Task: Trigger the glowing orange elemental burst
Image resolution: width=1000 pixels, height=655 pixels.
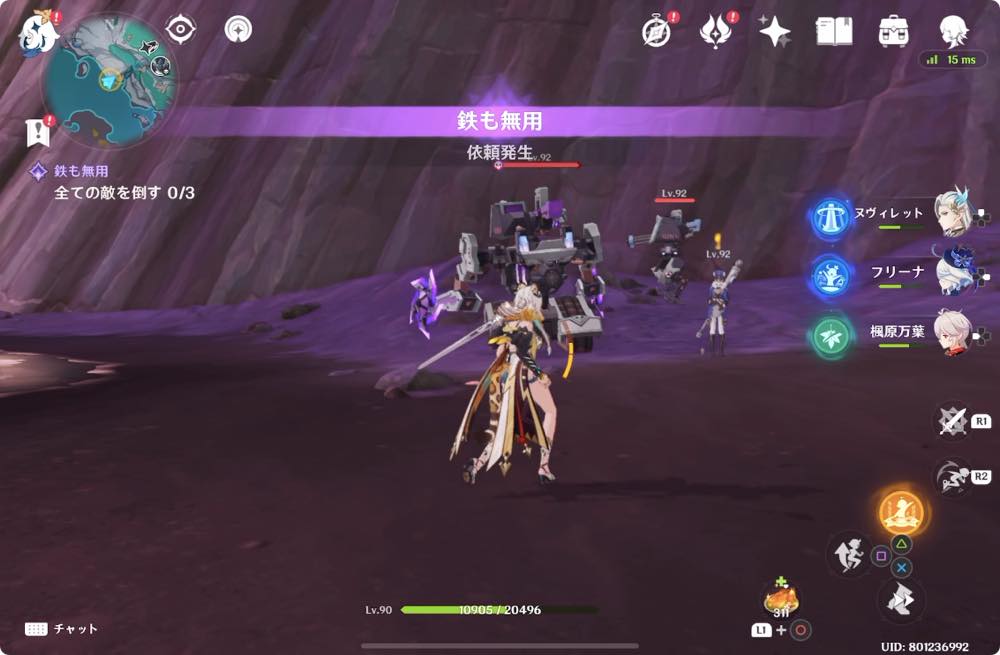Action: 901,512
